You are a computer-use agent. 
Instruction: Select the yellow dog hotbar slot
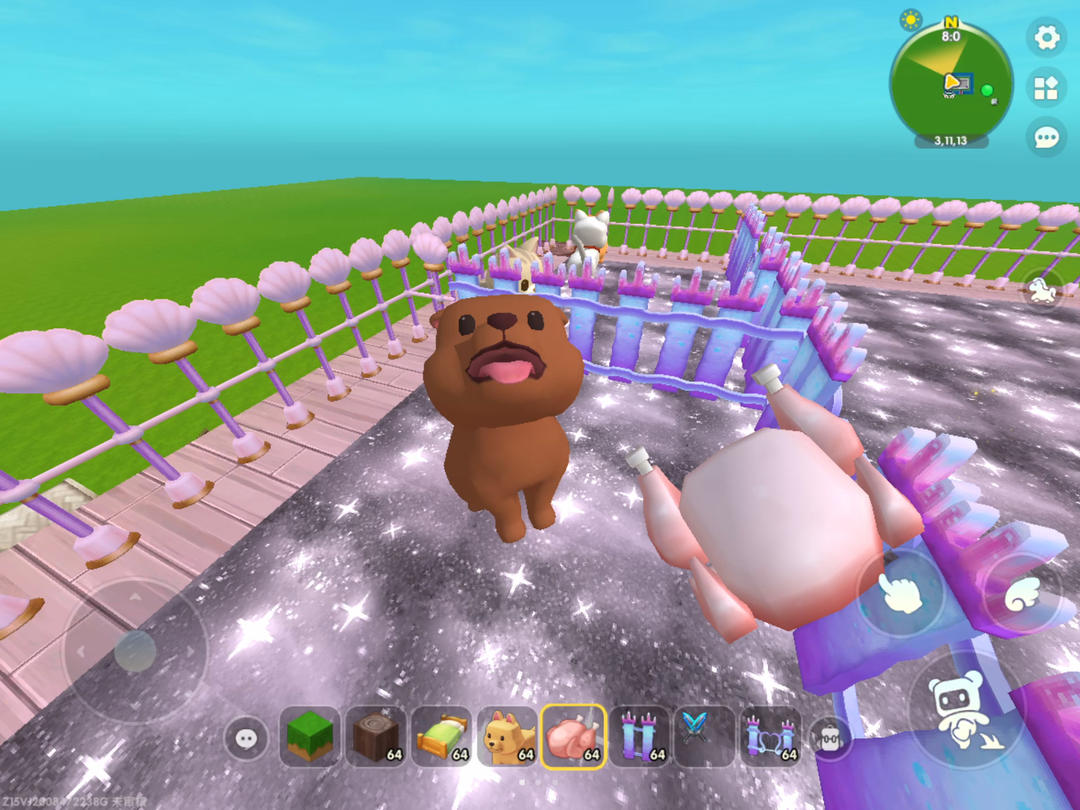[x=508, y=738]
